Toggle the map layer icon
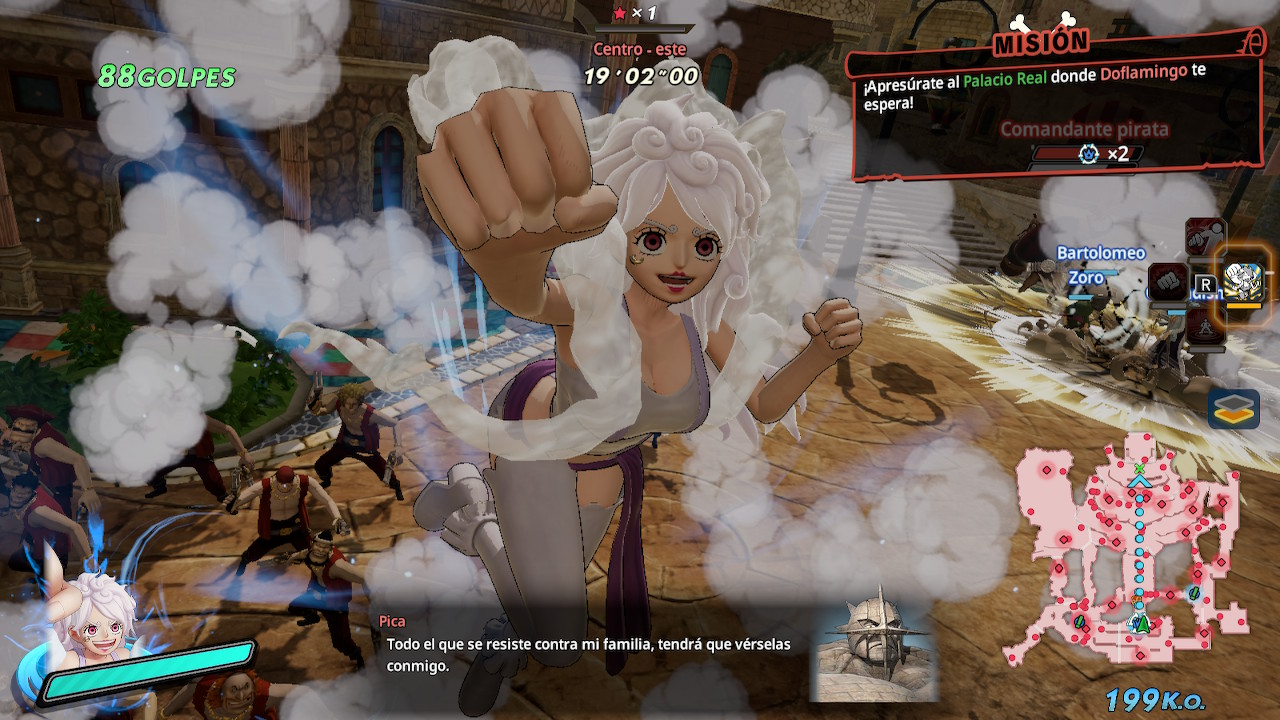The image size is (1280, 720). point(1233,408)
